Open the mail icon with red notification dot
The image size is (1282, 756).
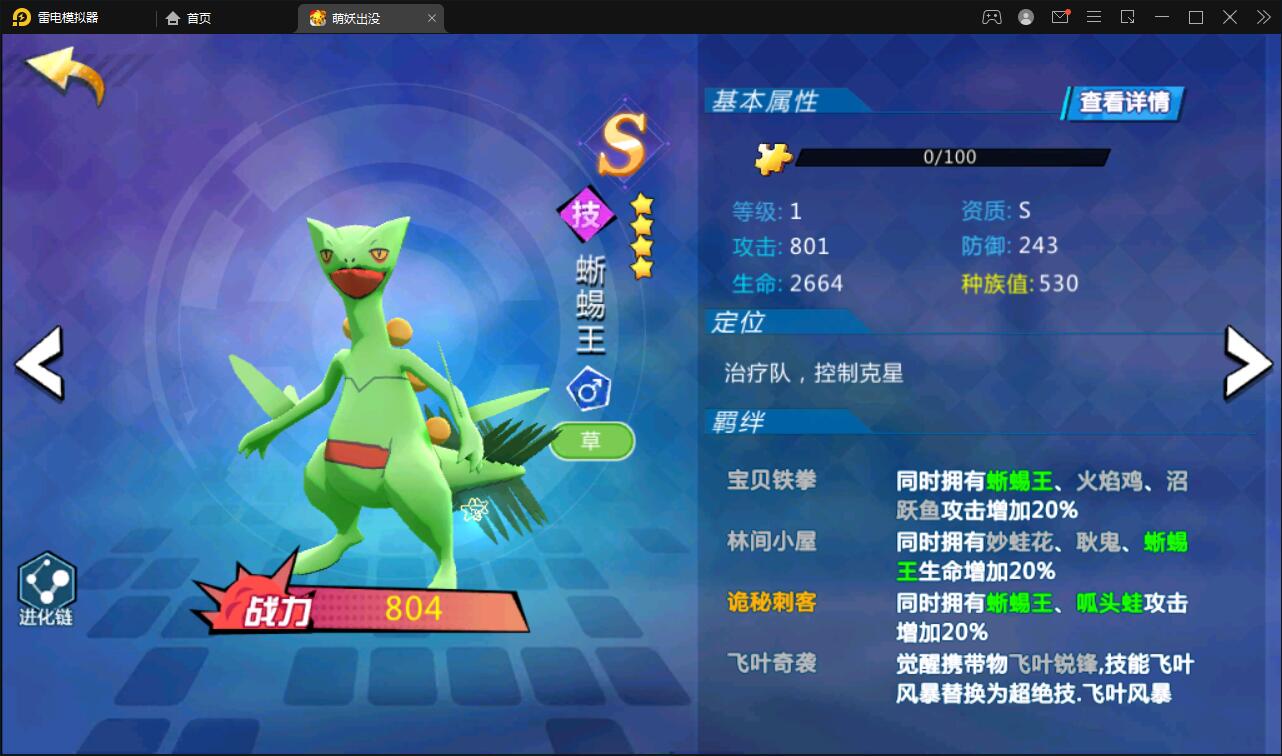click(1060, 17)
